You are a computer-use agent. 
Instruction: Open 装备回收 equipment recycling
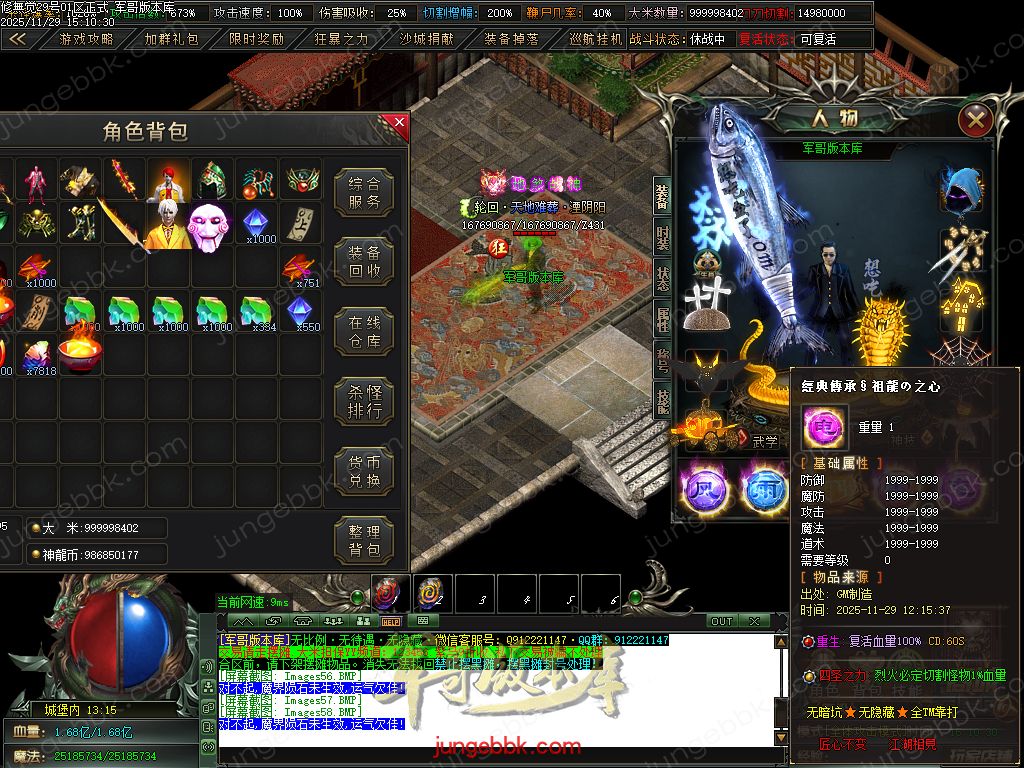click(364, 262)
